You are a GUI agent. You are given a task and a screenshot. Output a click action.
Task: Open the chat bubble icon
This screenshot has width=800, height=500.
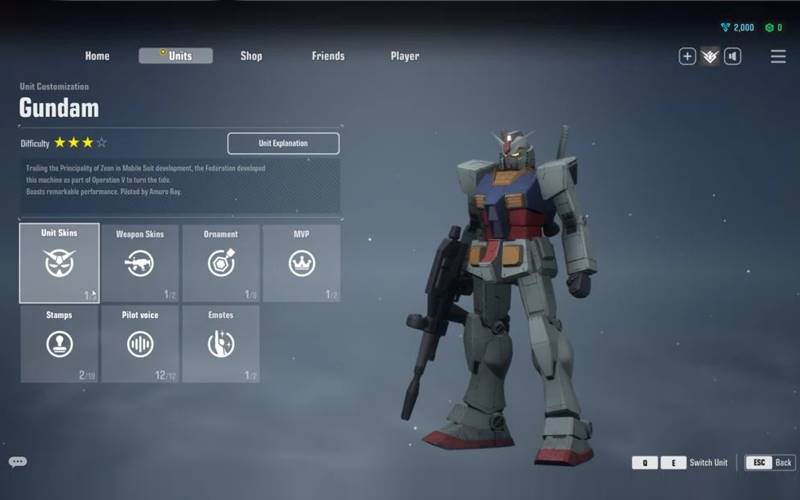18,462
